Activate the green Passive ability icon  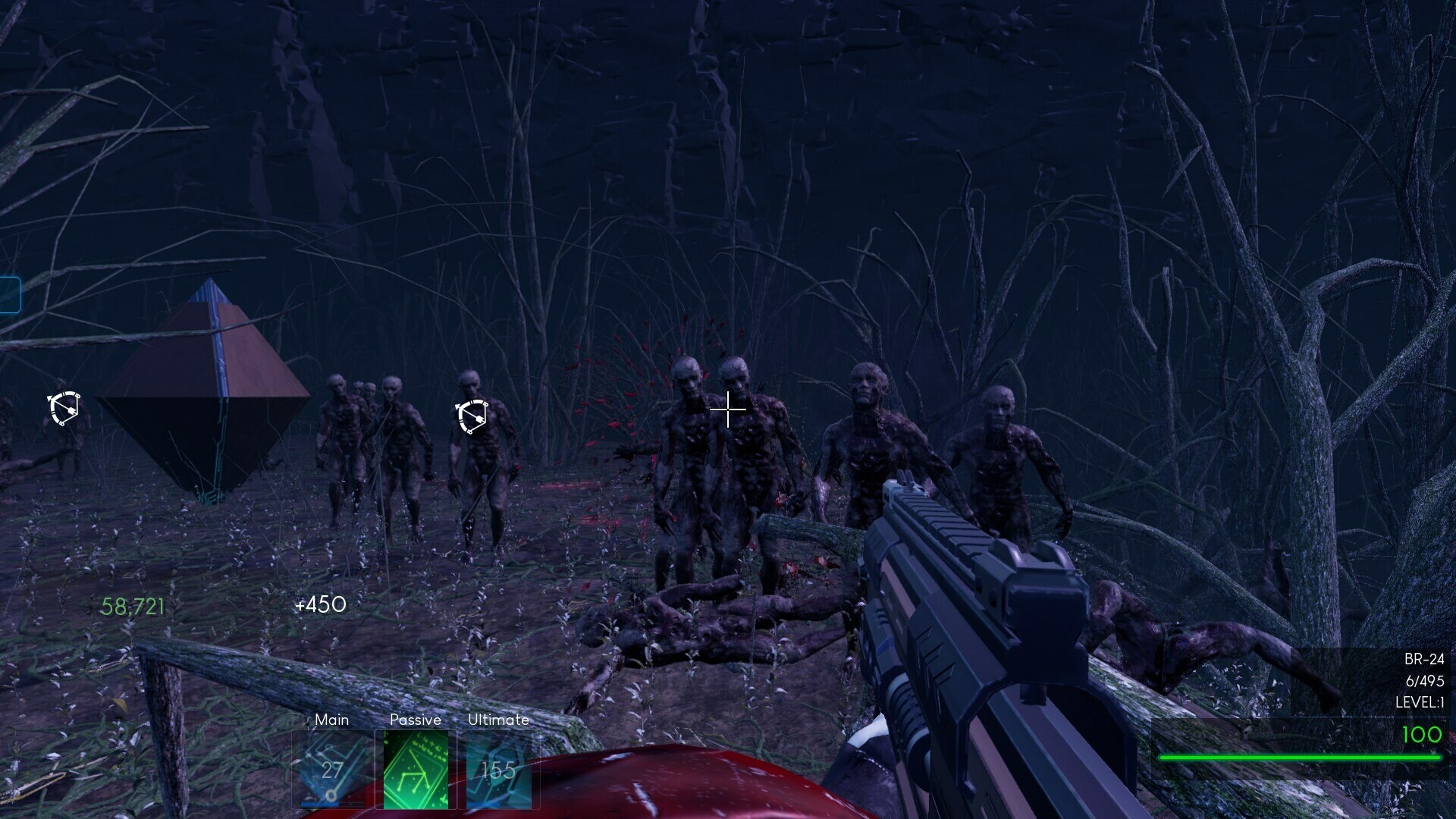[x=416, y=770]
